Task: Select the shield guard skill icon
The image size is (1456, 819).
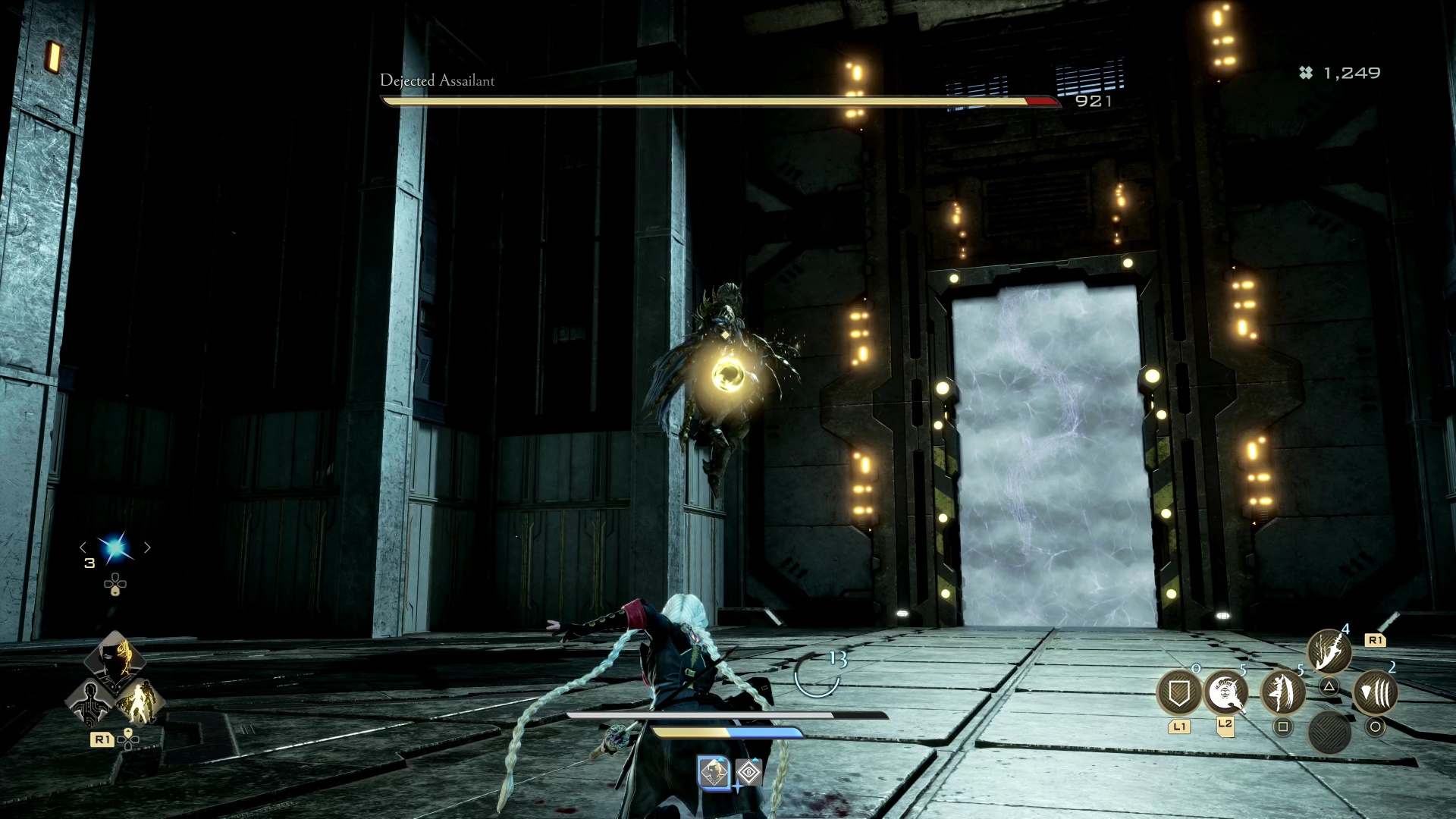Action: click(1180, 692)
